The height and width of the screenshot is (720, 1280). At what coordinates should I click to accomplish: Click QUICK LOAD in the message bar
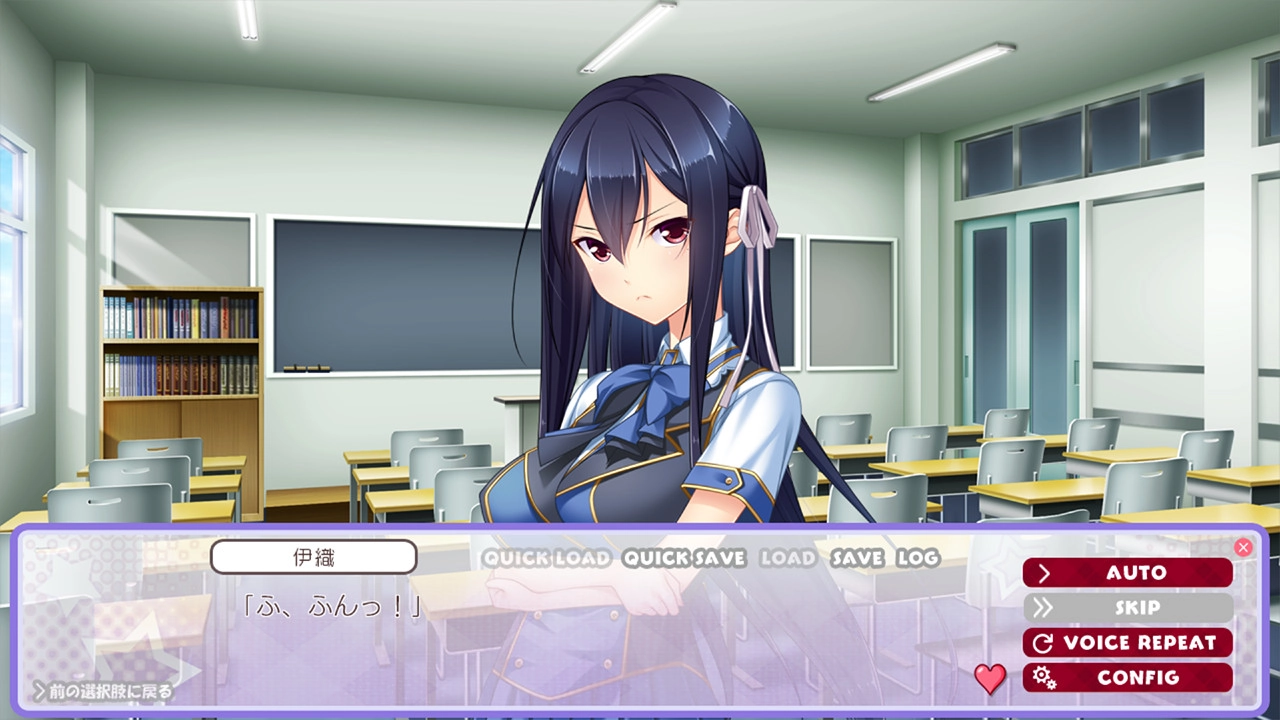click(547, 558)
